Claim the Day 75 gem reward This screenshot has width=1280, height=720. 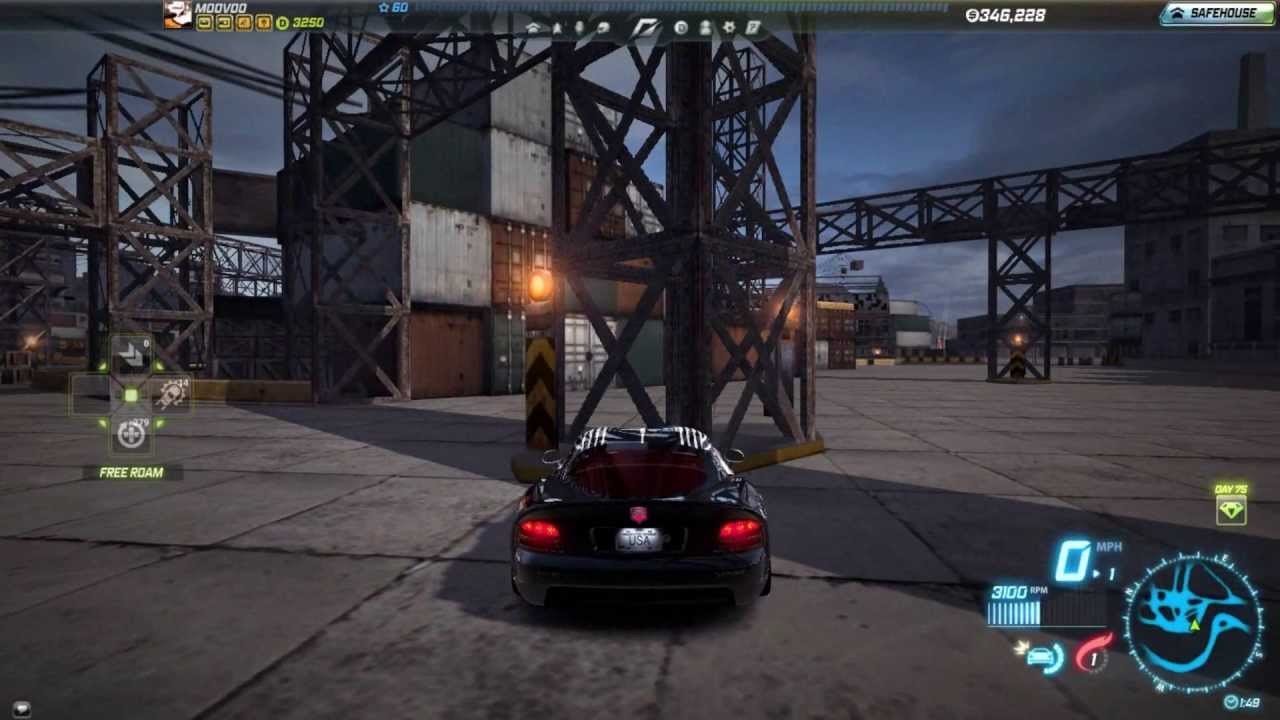pyautogui.click(x=1230, y=510)
